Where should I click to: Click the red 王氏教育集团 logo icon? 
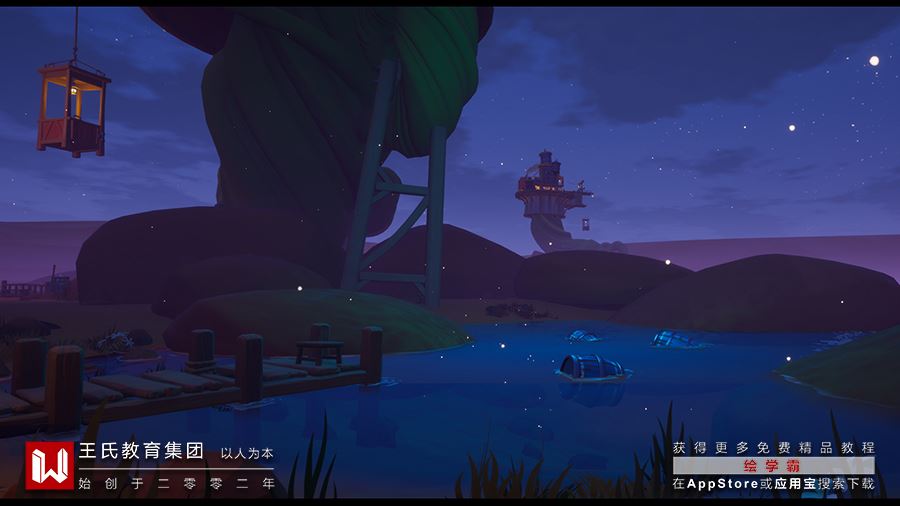pos(49,466)
